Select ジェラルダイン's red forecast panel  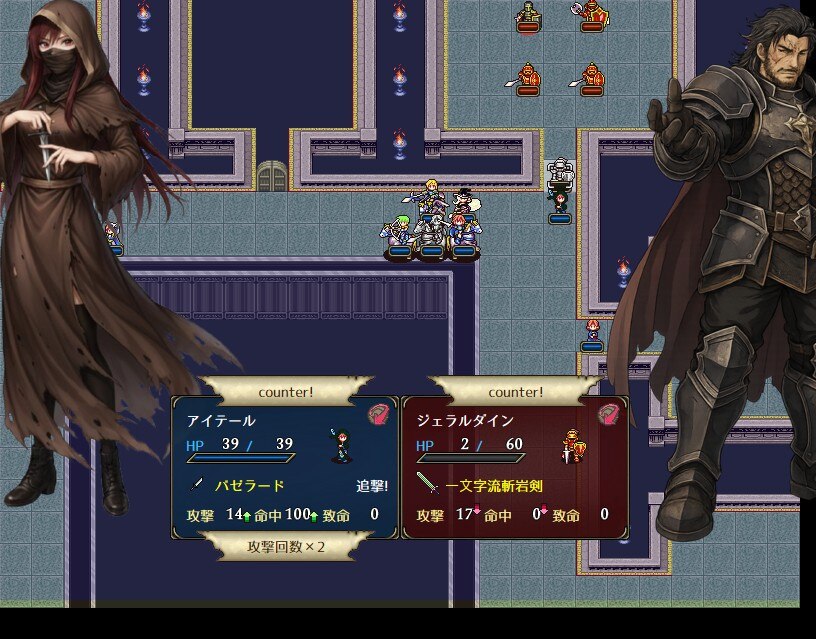click(x=514, y=467)
